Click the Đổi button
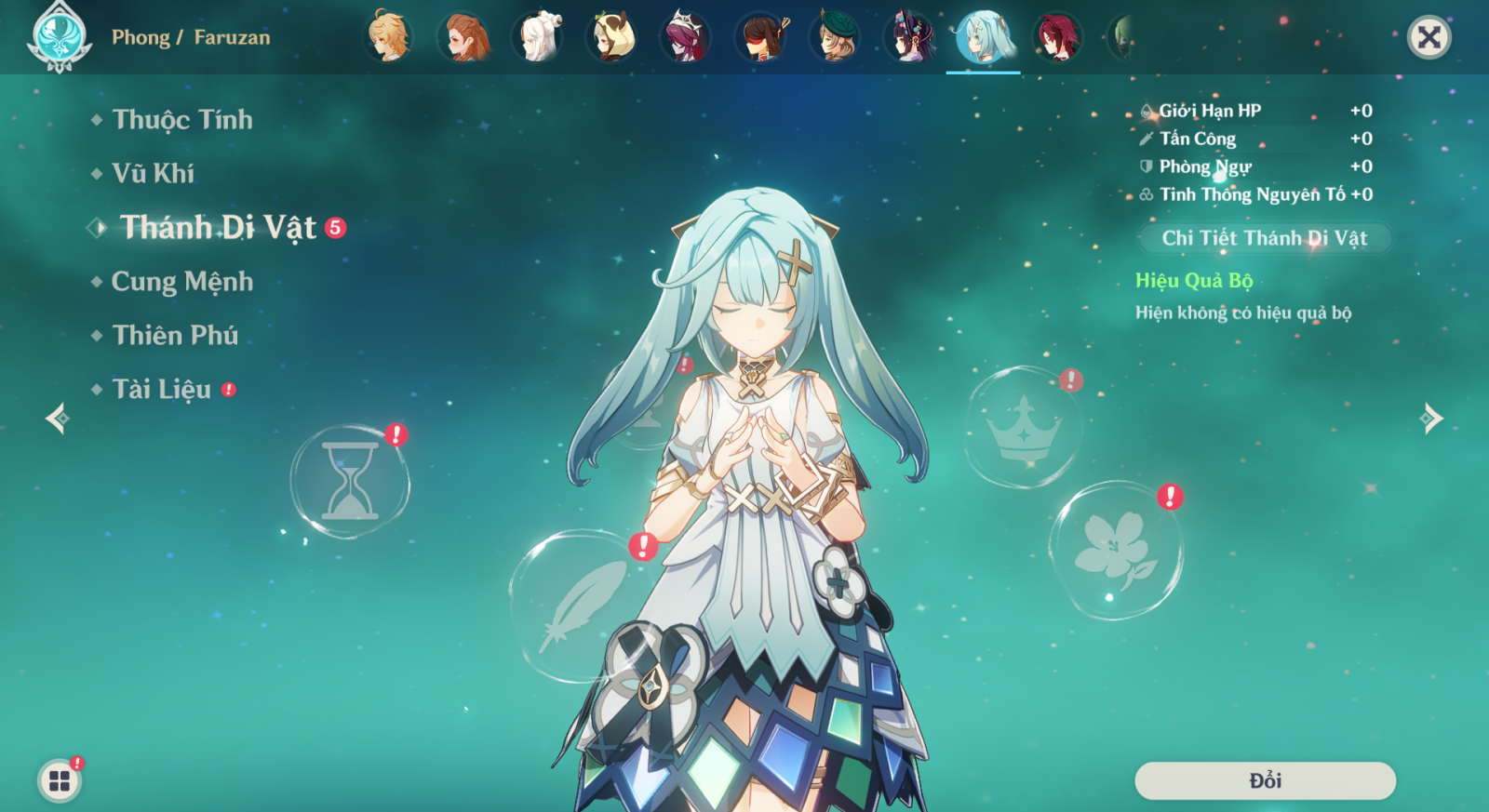This screenshot has width=1489, height=812. 1265,780
